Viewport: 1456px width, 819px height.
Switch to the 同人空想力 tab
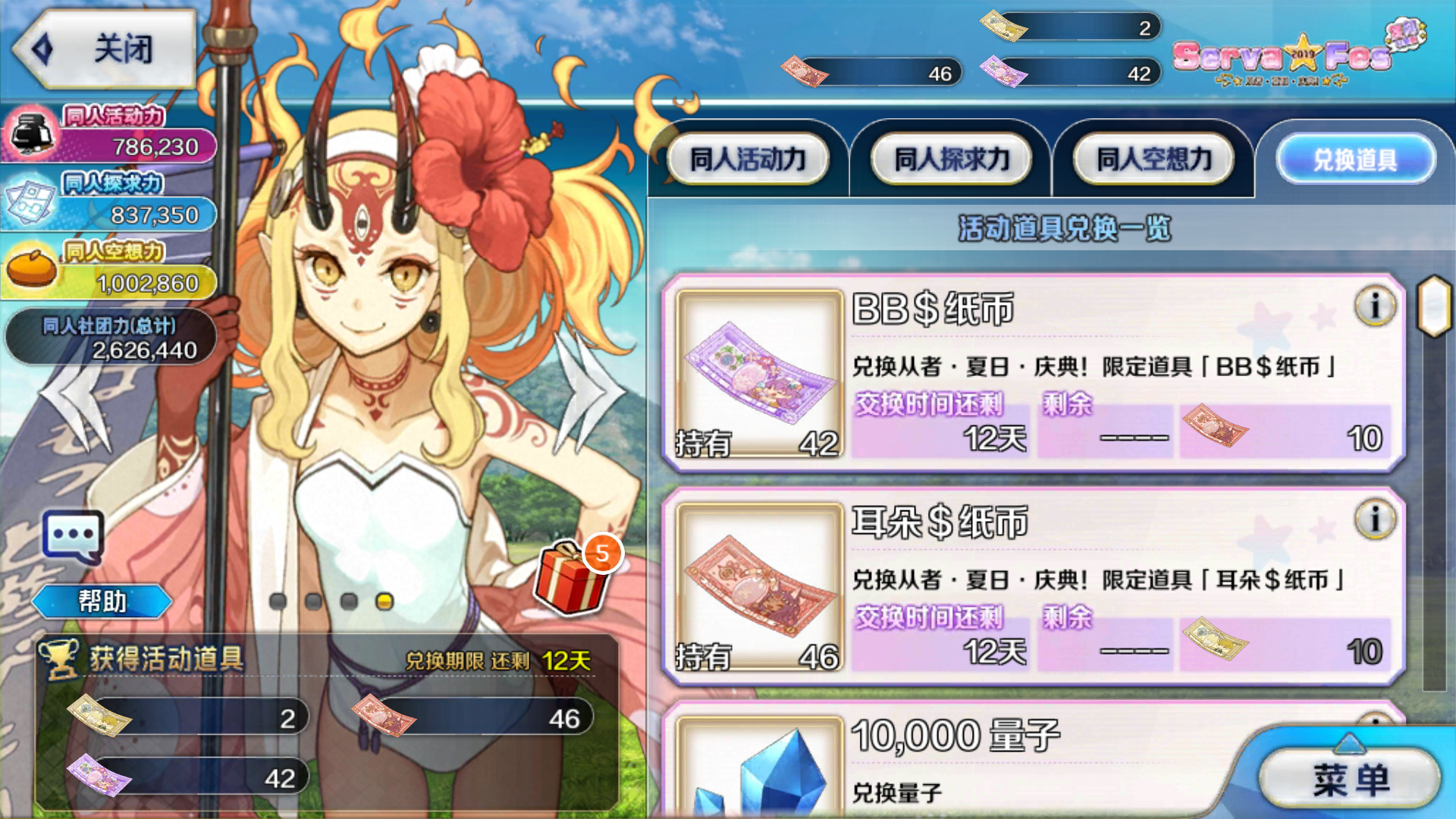pyautogui.click(x=1151, y=158)
